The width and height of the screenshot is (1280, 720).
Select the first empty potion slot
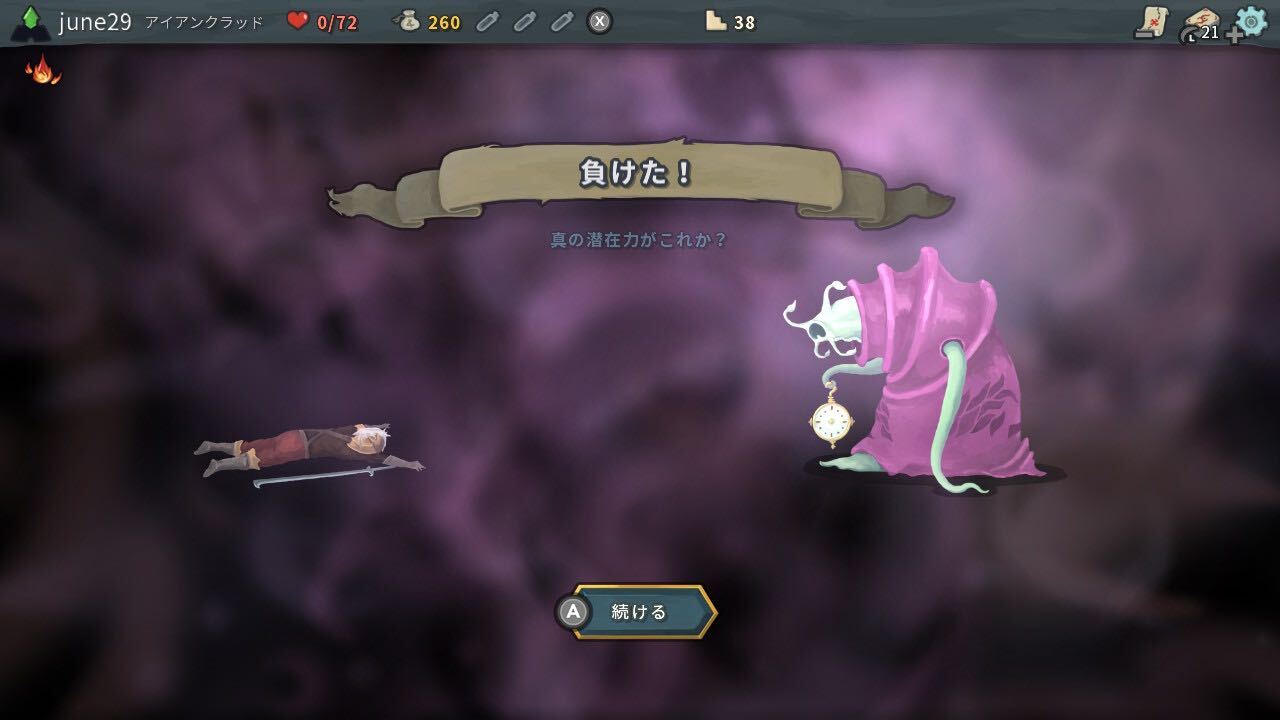(489, 19)
